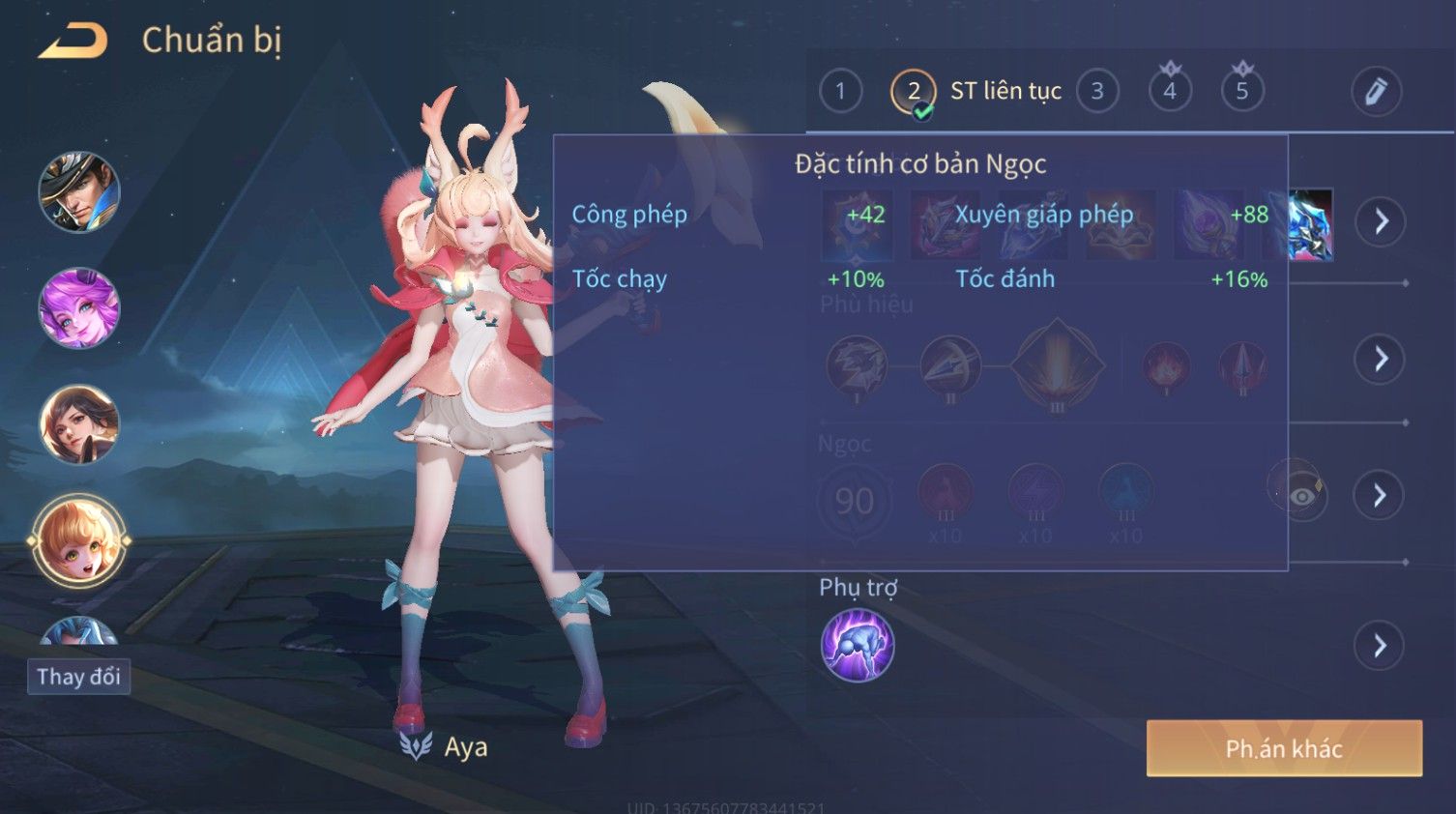Pick the cowboy hat hero portrait
Screen dimensions: 1456x814
[79, 192]
